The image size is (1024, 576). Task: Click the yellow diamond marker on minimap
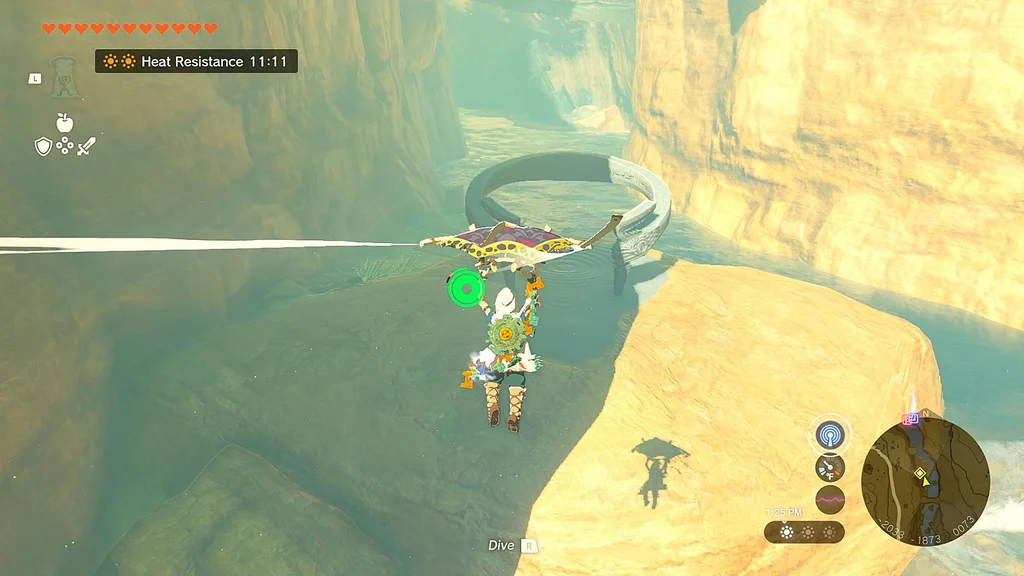[920, 472]
